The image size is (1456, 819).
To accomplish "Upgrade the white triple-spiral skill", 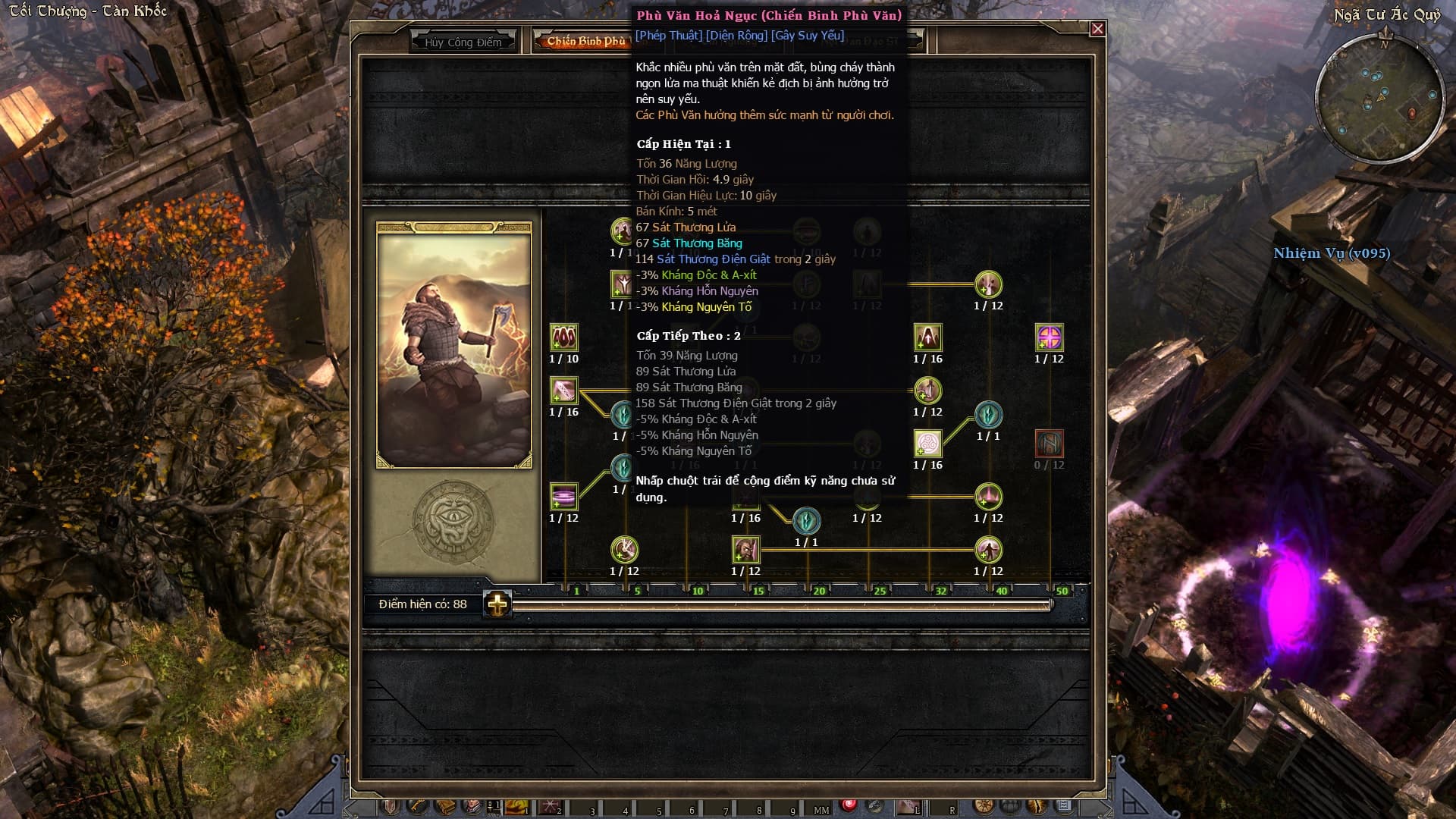I will point(927,444).
